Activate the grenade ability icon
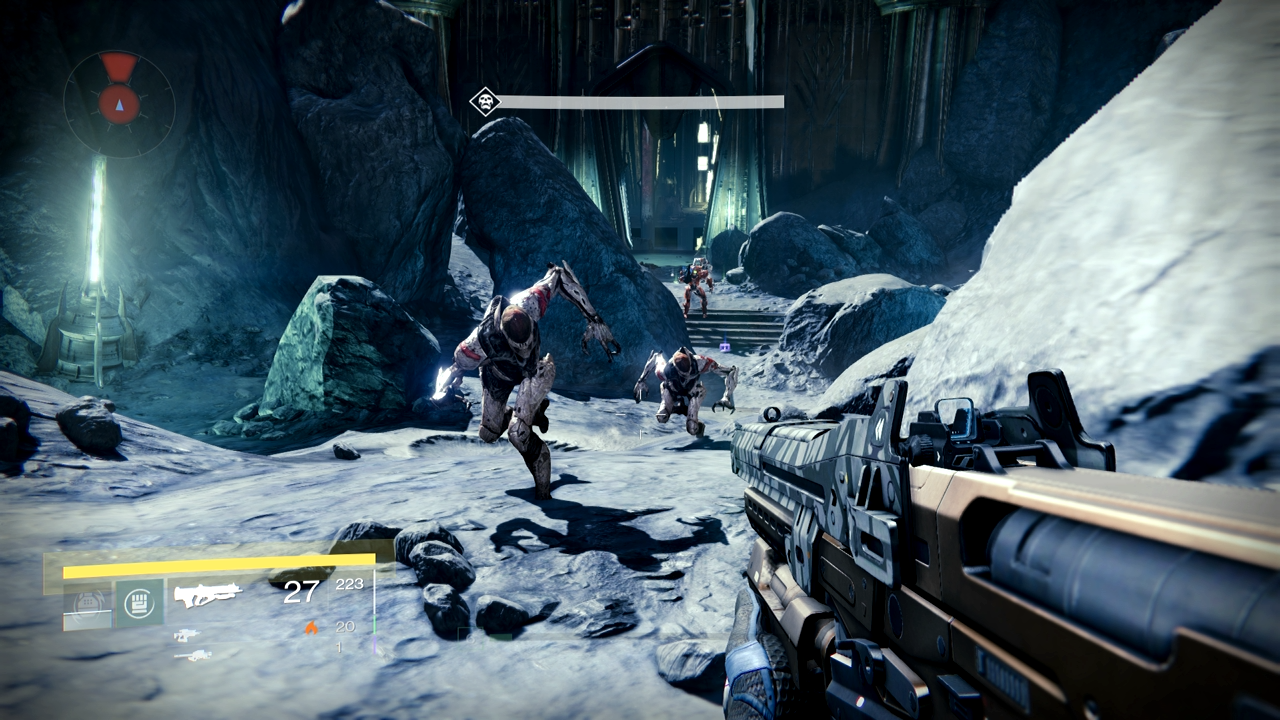The image size is (1280, 720). pyautogui.click(x=88, y=604)
